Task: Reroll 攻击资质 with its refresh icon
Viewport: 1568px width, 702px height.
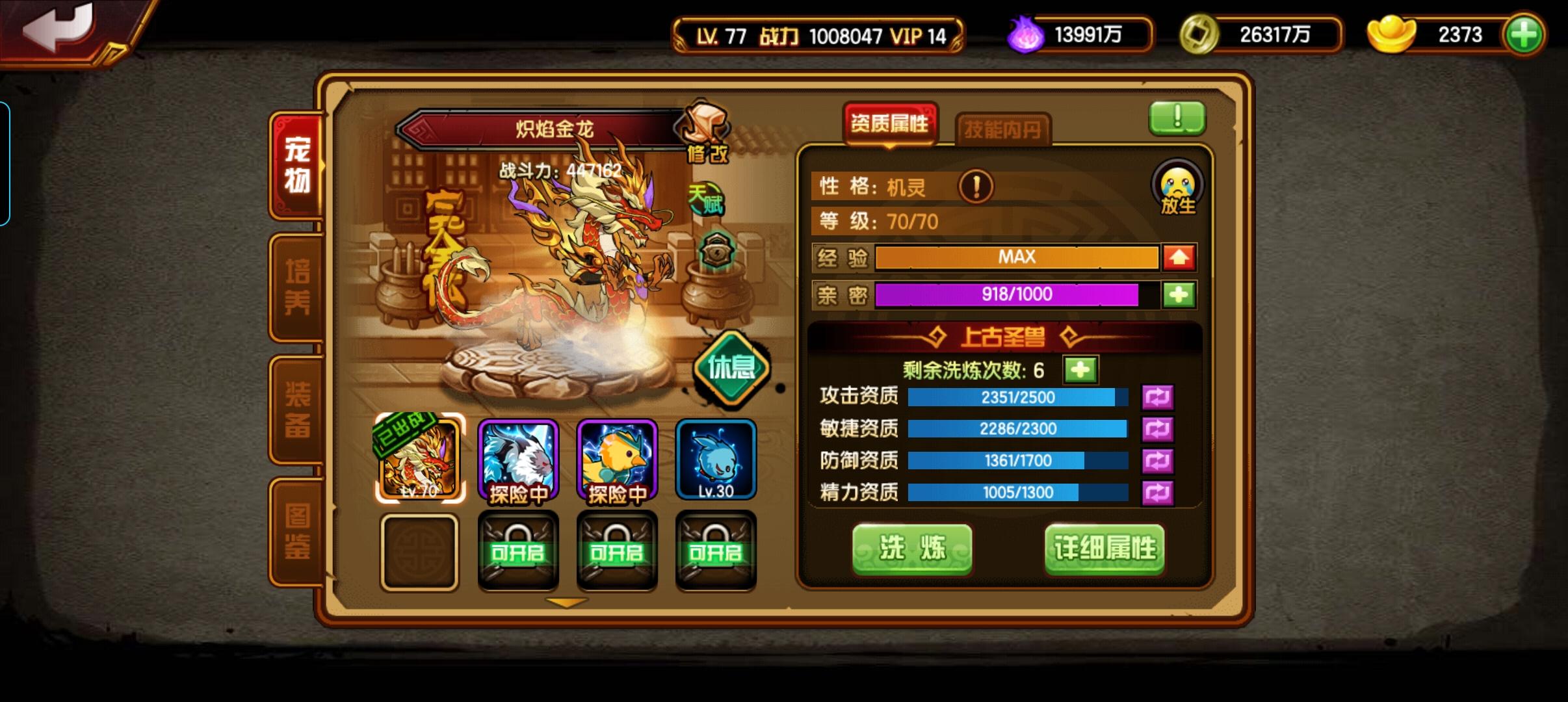Action: pos(1160,397)
